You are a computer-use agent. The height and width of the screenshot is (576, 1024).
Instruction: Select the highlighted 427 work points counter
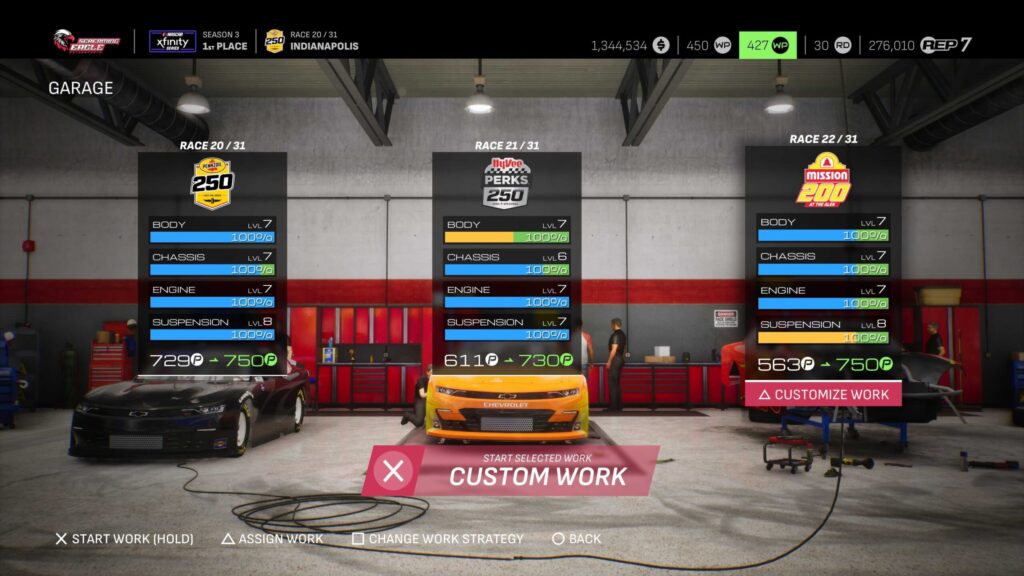click(x=767, y=45)
